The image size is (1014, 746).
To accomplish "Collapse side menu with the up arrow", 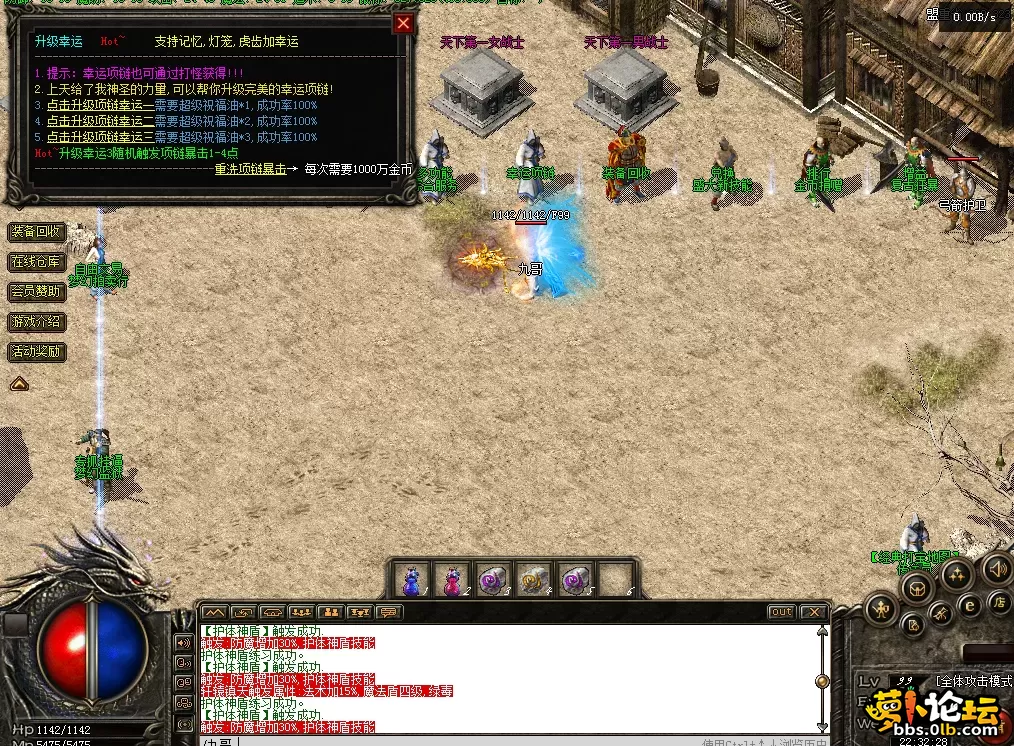I will pyautogui.click(x=19, y=383).
